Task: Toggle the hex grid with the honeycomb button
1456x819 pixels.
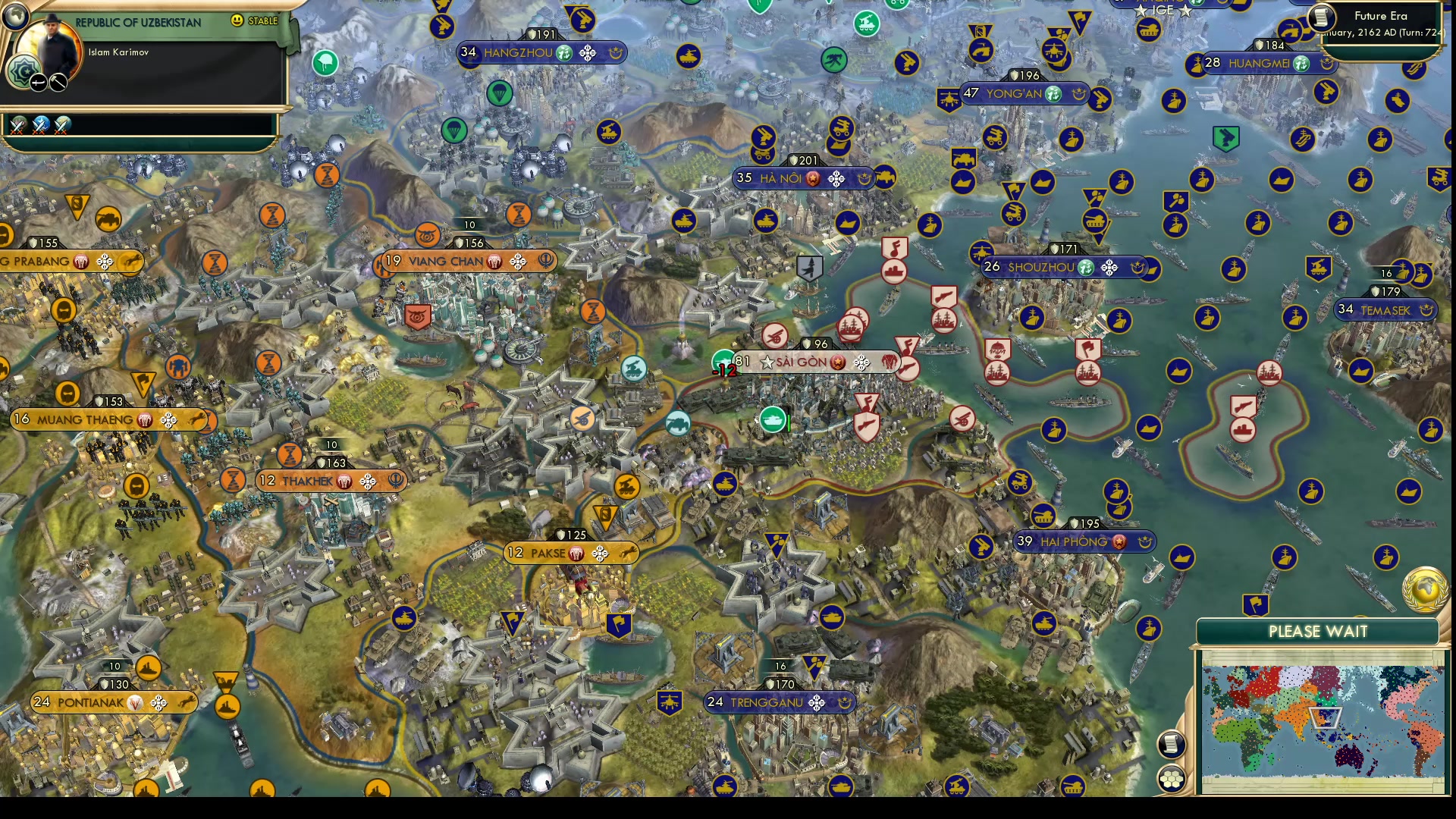Action: point(1171,778)
